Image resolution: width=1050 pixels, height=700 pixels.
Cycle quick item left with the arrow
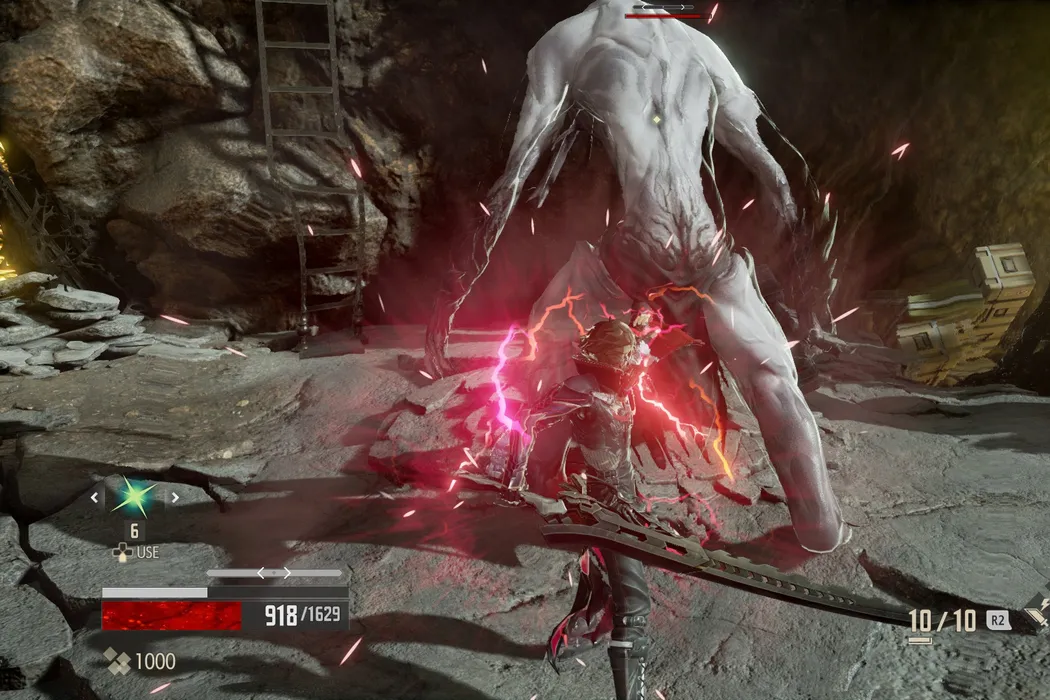(x=96, y=497)
